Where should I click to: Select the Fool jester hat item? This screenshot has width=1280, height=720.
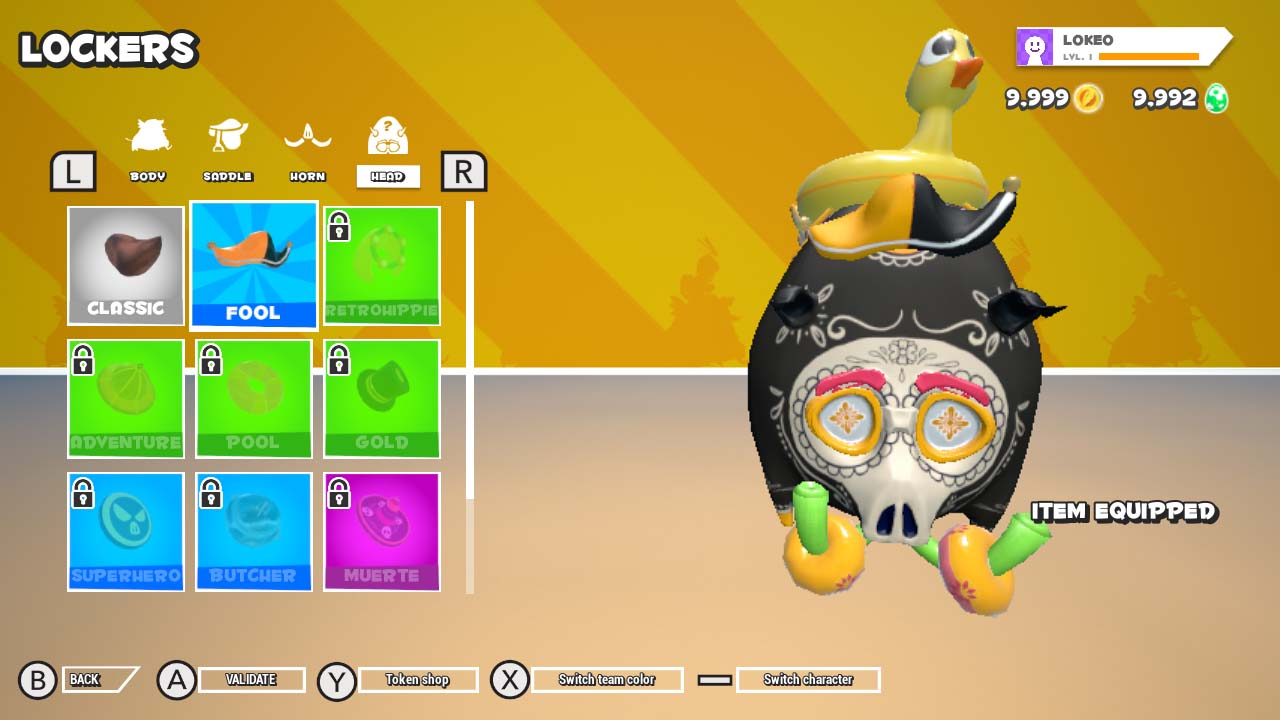[x=253, y=265]
